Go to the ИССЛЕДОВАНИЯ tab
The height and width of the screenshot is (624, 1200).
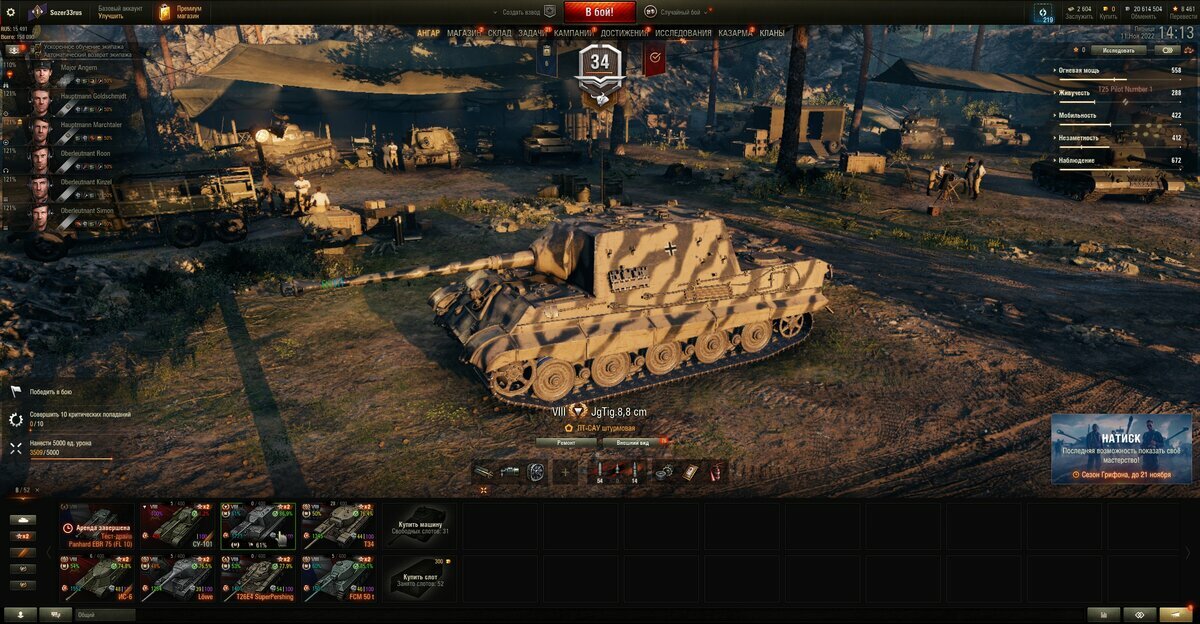point(684,33)
